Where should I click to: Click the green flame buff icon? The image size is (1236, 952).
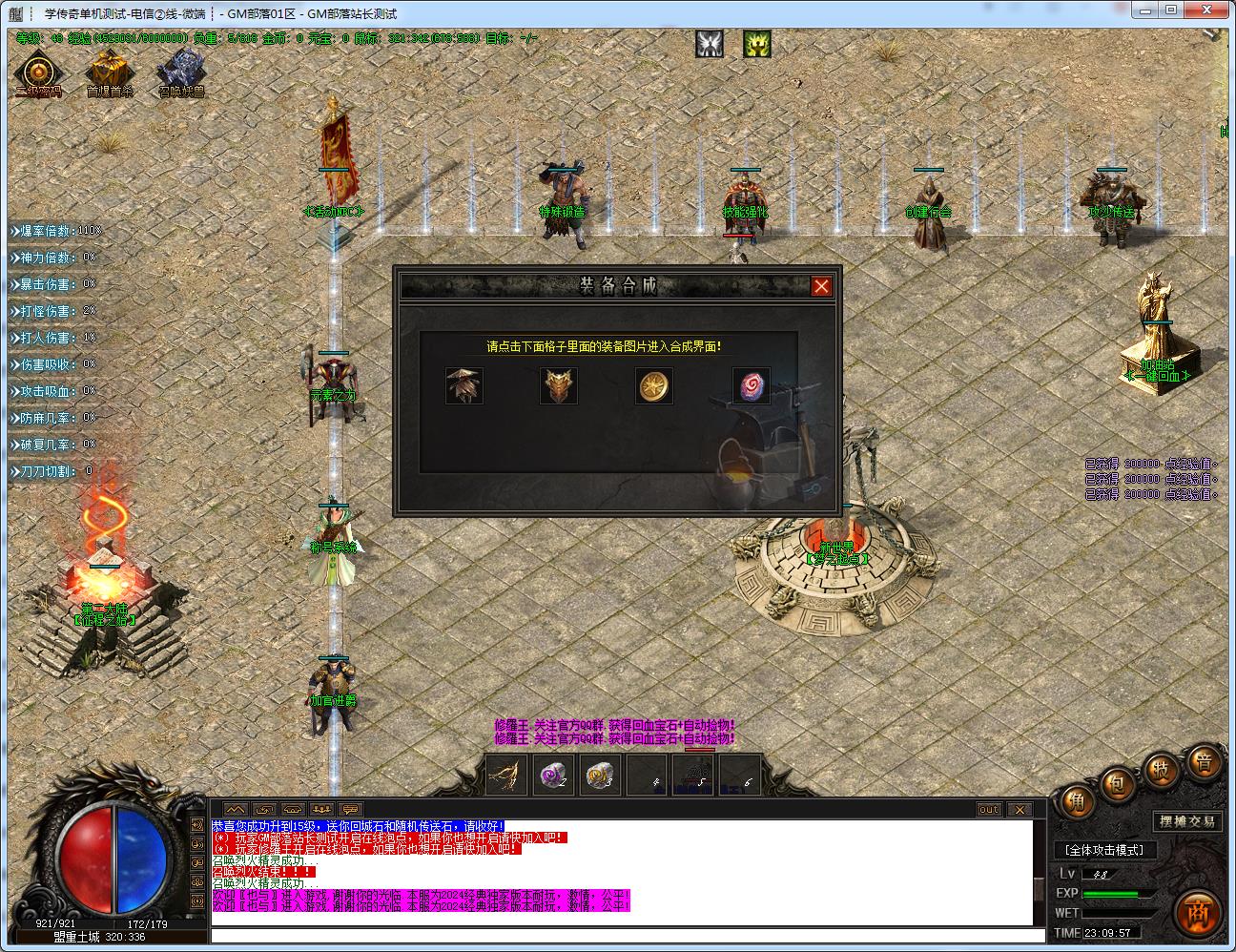[757, 44]
